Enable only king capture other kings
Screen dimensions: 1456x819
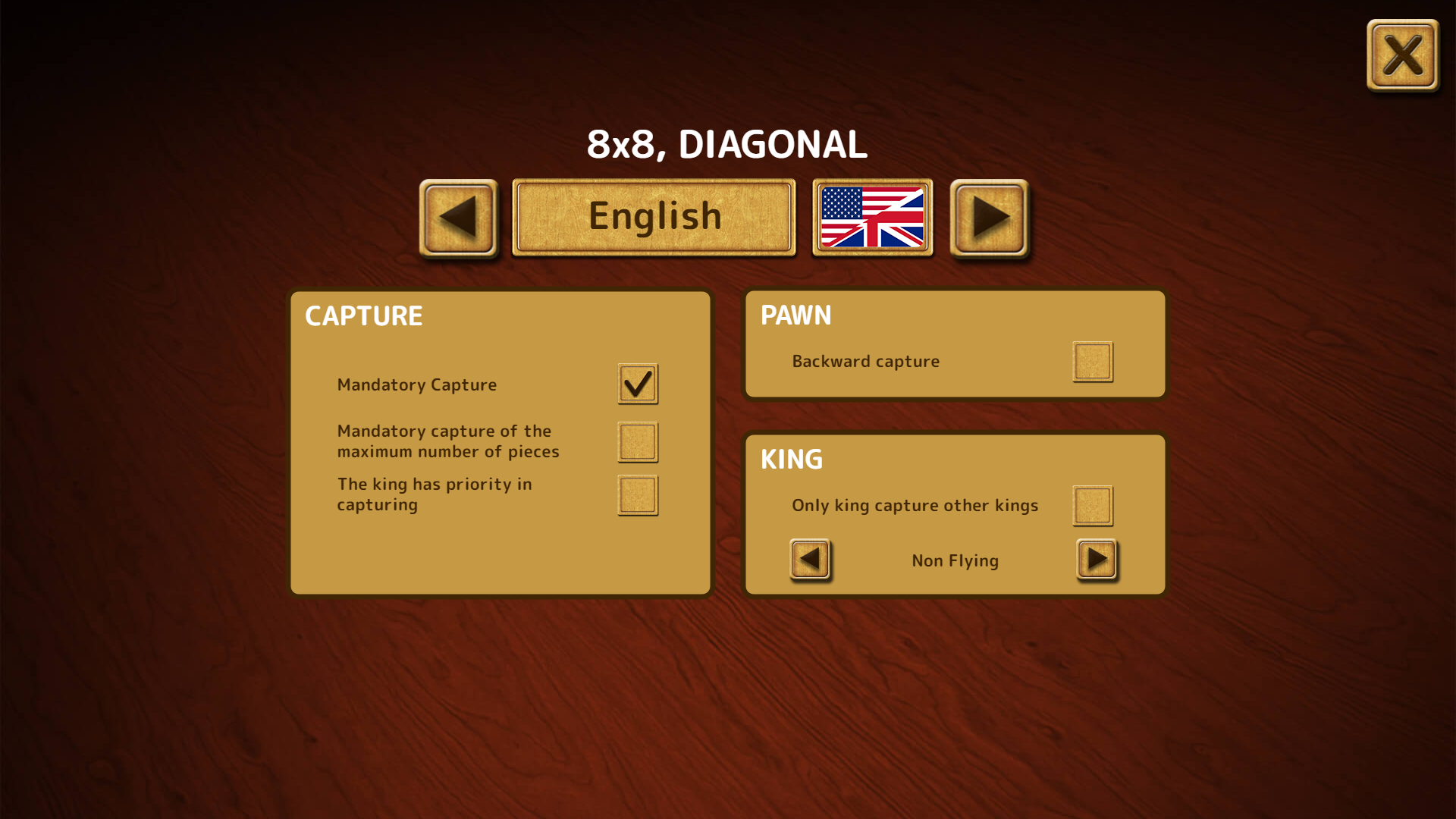(x=1092, y=505)
